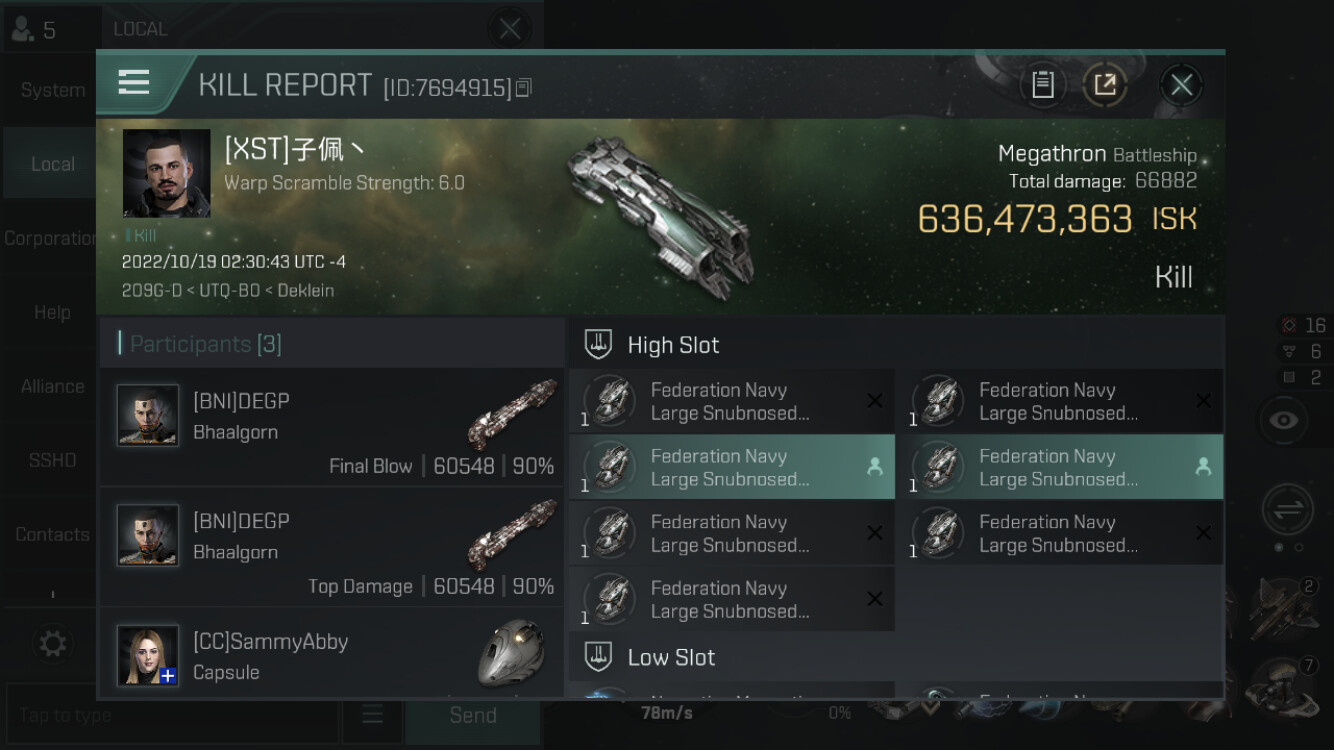Close the Kill Report window
The height and width of the screenshot is (750, 1334).
1181,85
